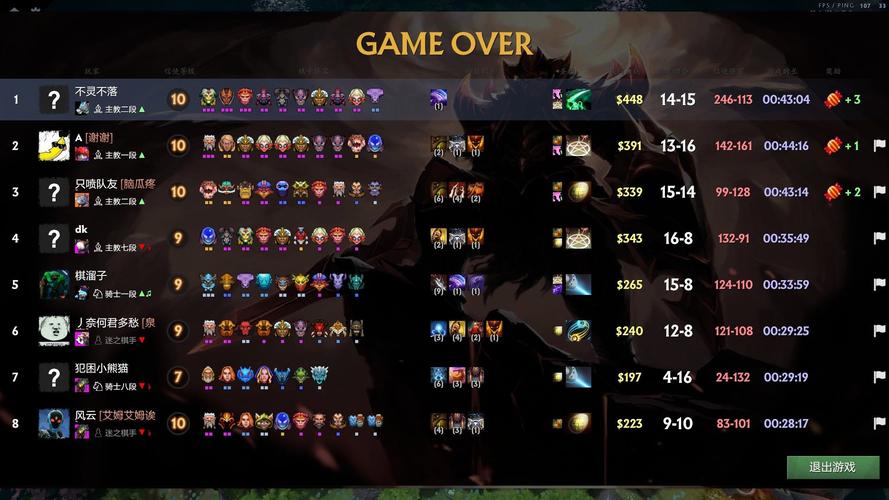Click the flag icon on player A's row
The height and width of the screenshot is (500, 889).
pos(879,146)
